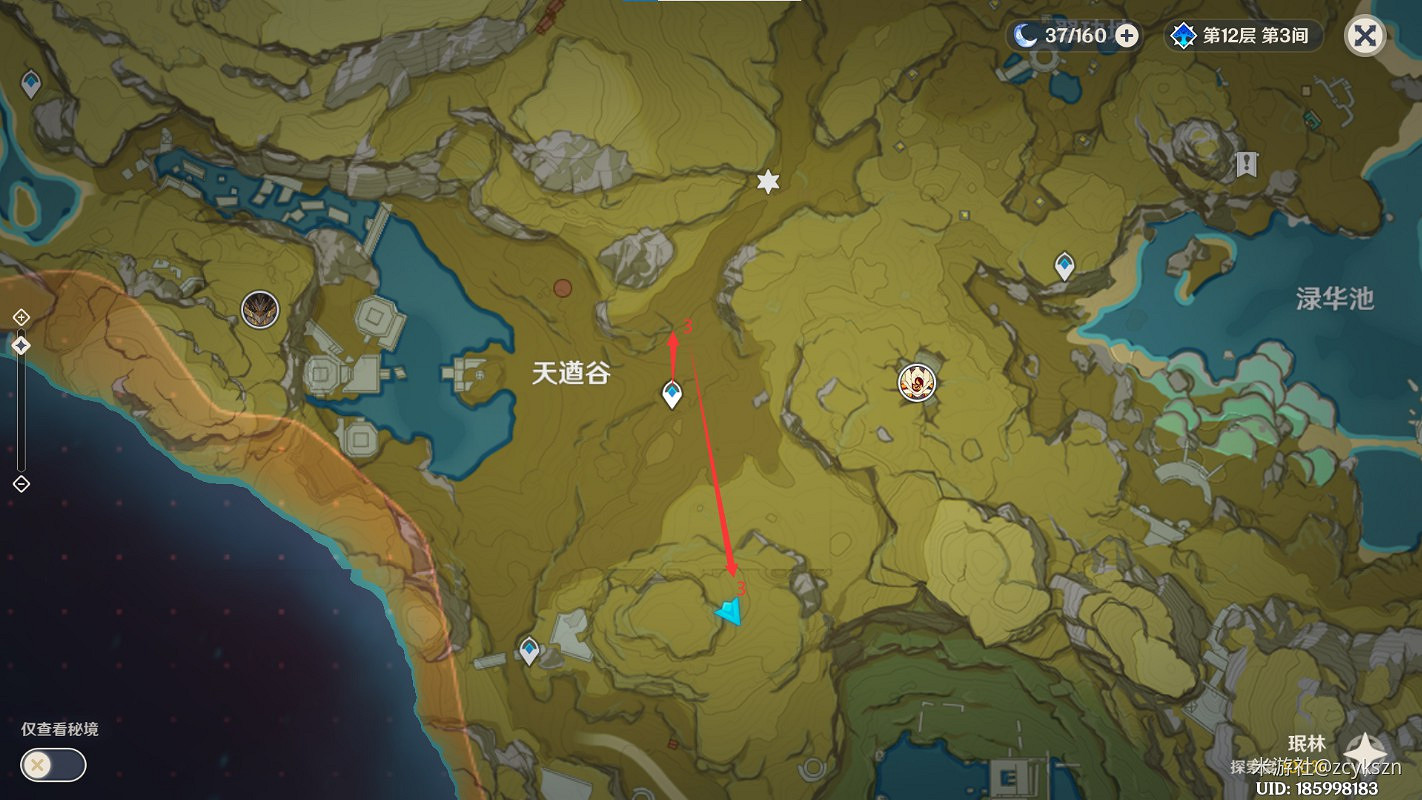1422x800 pixels.
Task: Click the plus button next to the resin count
Action: [1128, 35]
